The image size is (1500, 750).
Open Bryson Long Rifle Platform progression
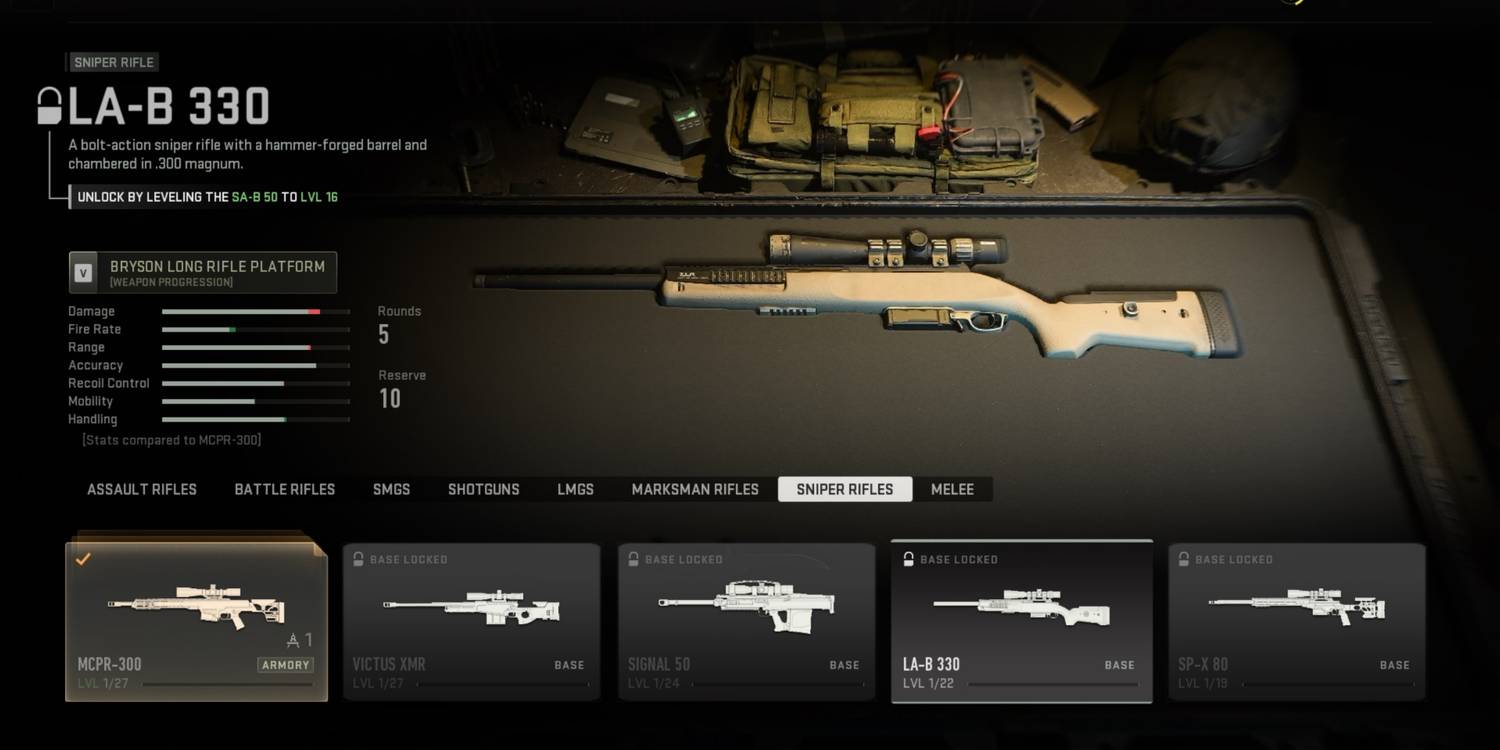point(203,273)
